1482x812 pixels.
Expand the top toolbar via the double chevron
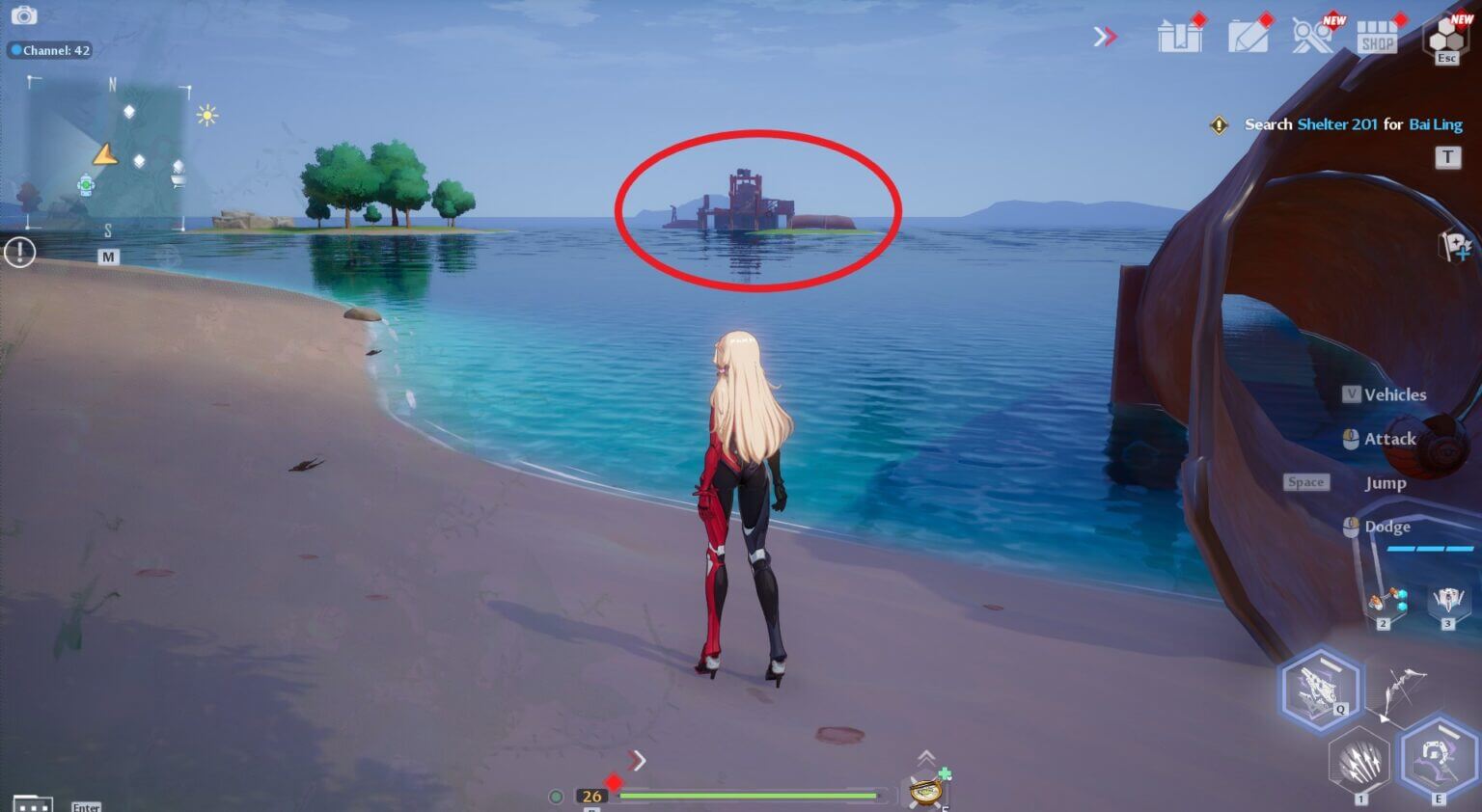point(1105,36)
